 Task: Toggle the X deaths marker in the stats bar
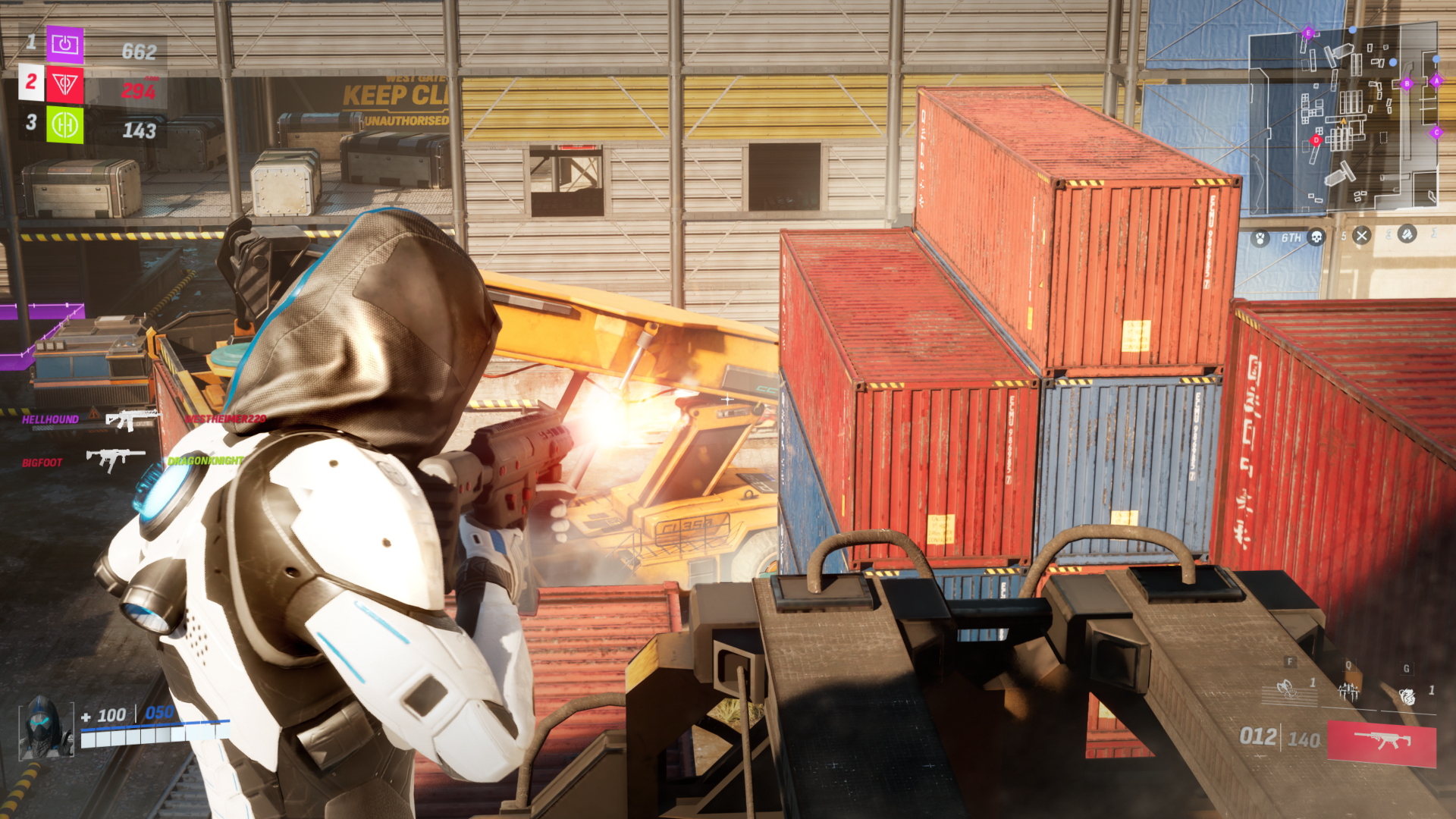click(1360, 237)
